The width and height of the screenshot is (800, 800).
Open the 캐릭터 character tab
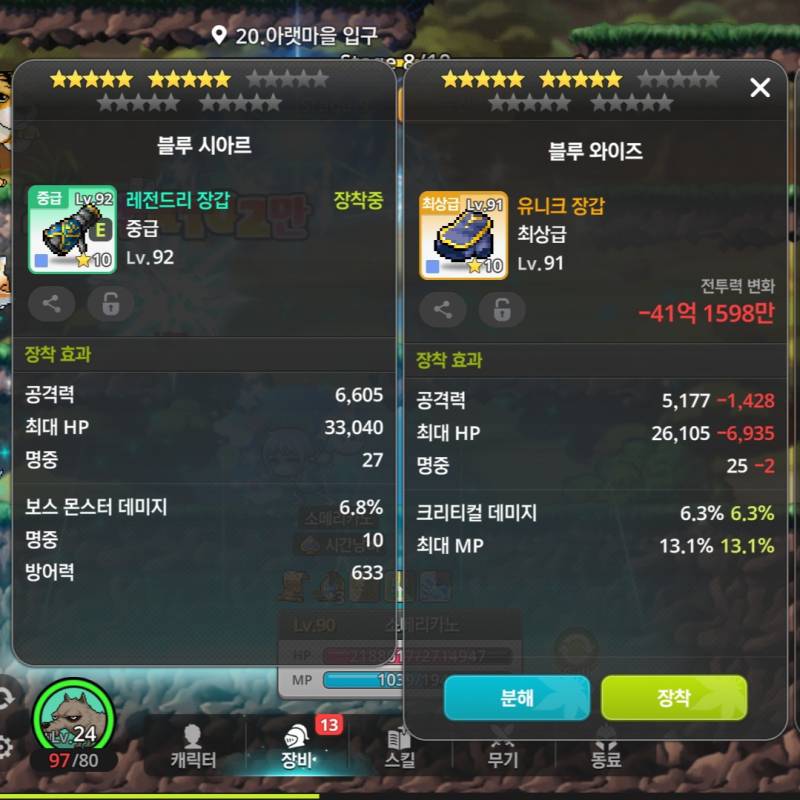(193, 747)
